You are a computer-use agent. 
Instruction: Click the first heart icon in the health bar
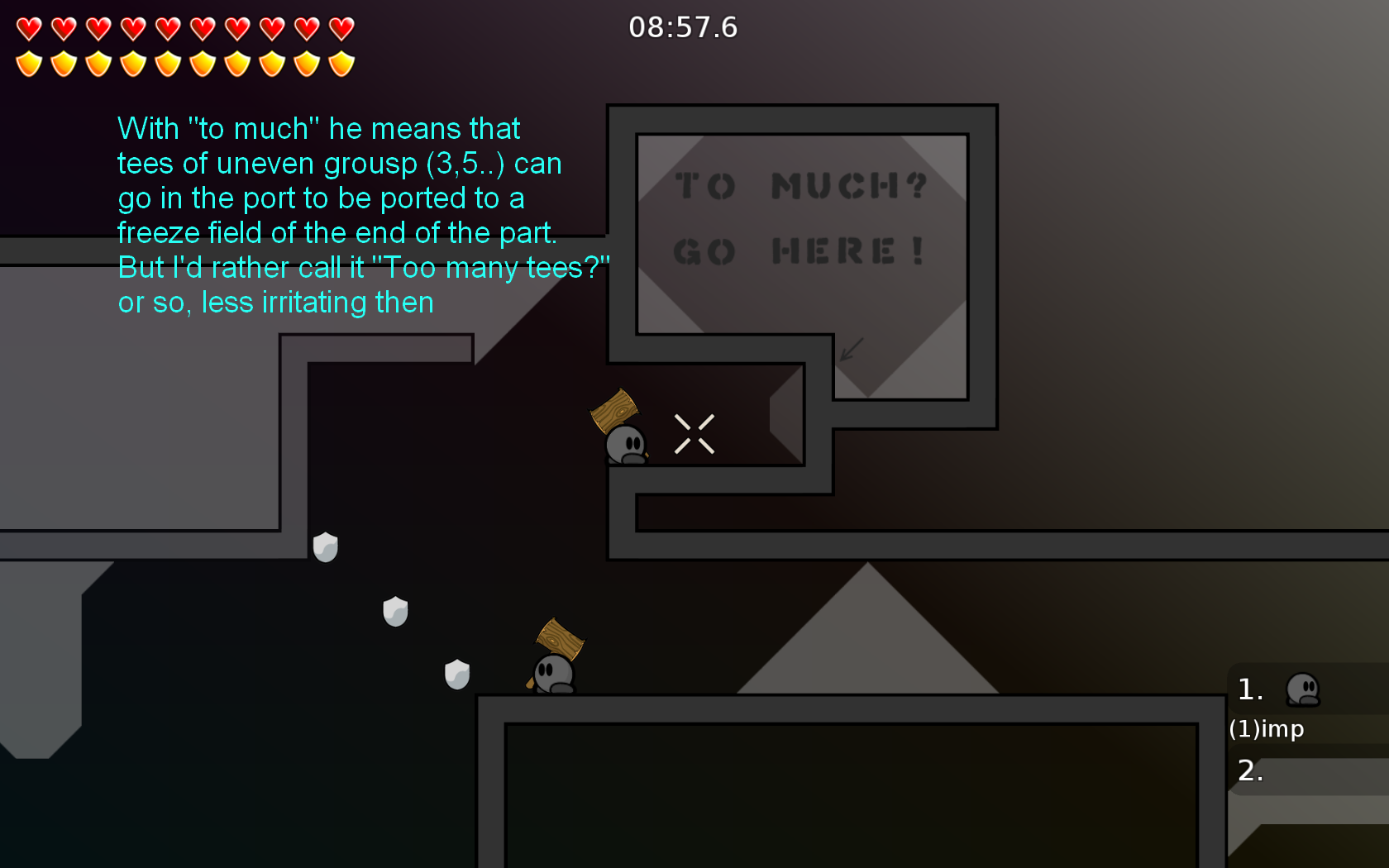[x=28, y=28]
